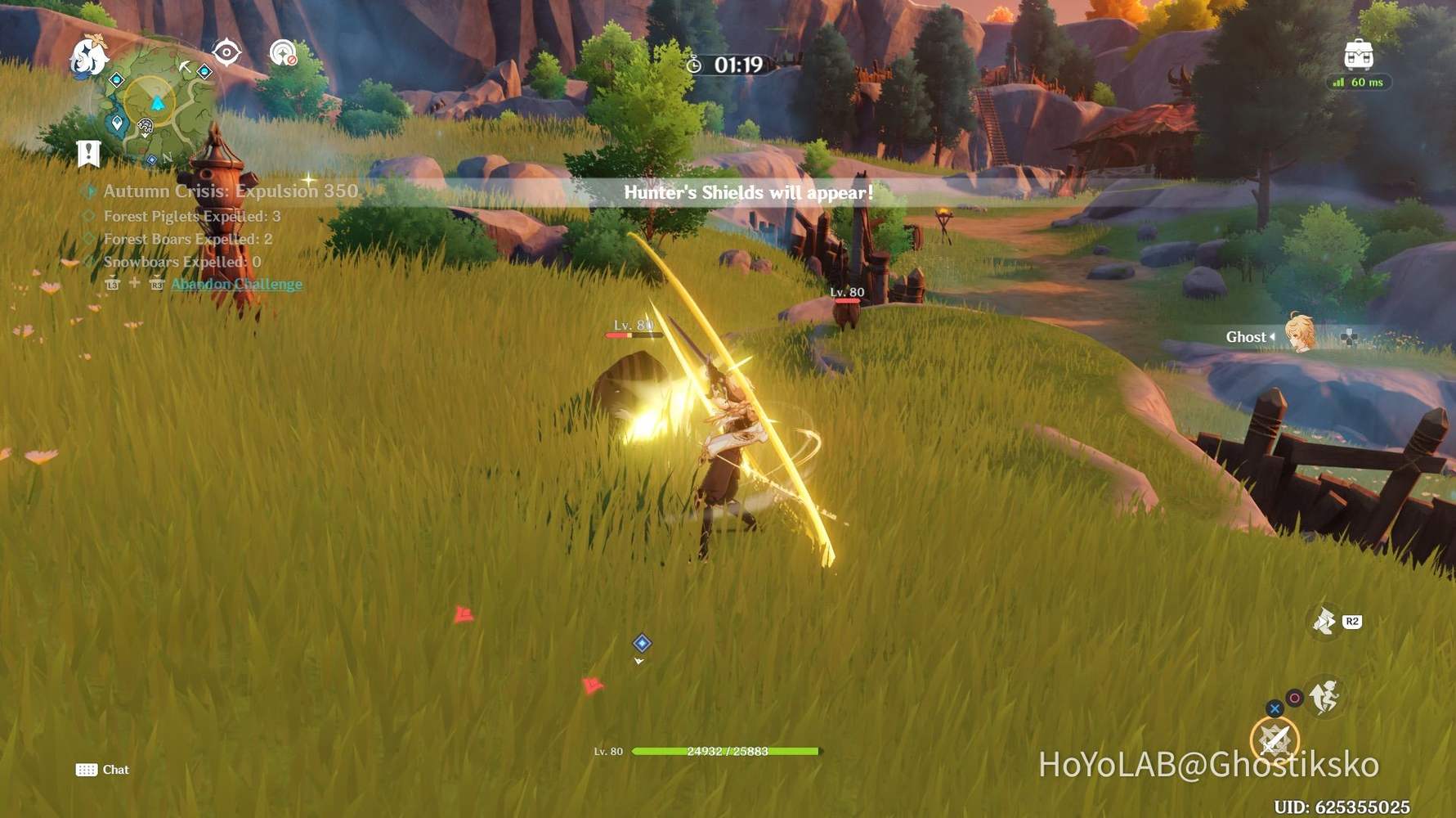
Task: Click the Abandon Challenge link
Action: coord(235,284)
